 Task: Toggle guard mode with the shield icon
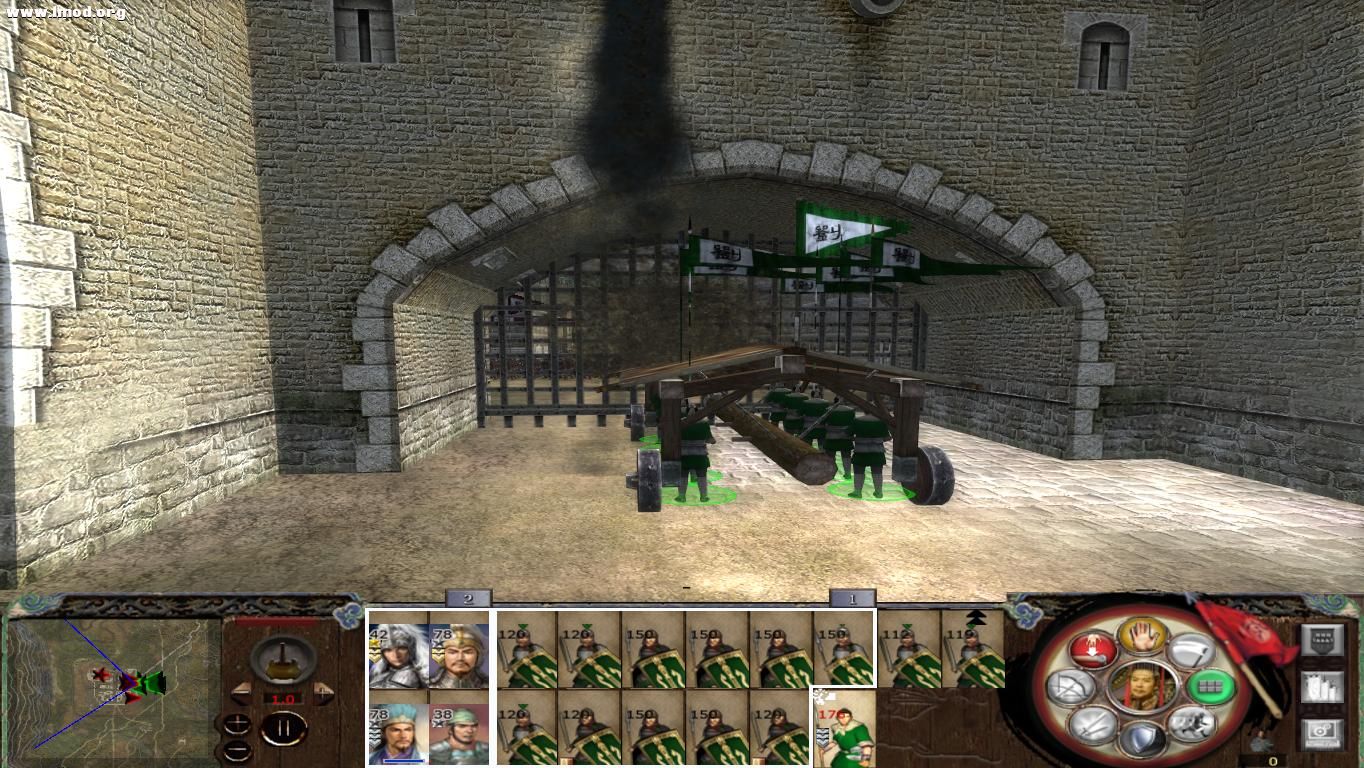click(x=1143, y=736)
